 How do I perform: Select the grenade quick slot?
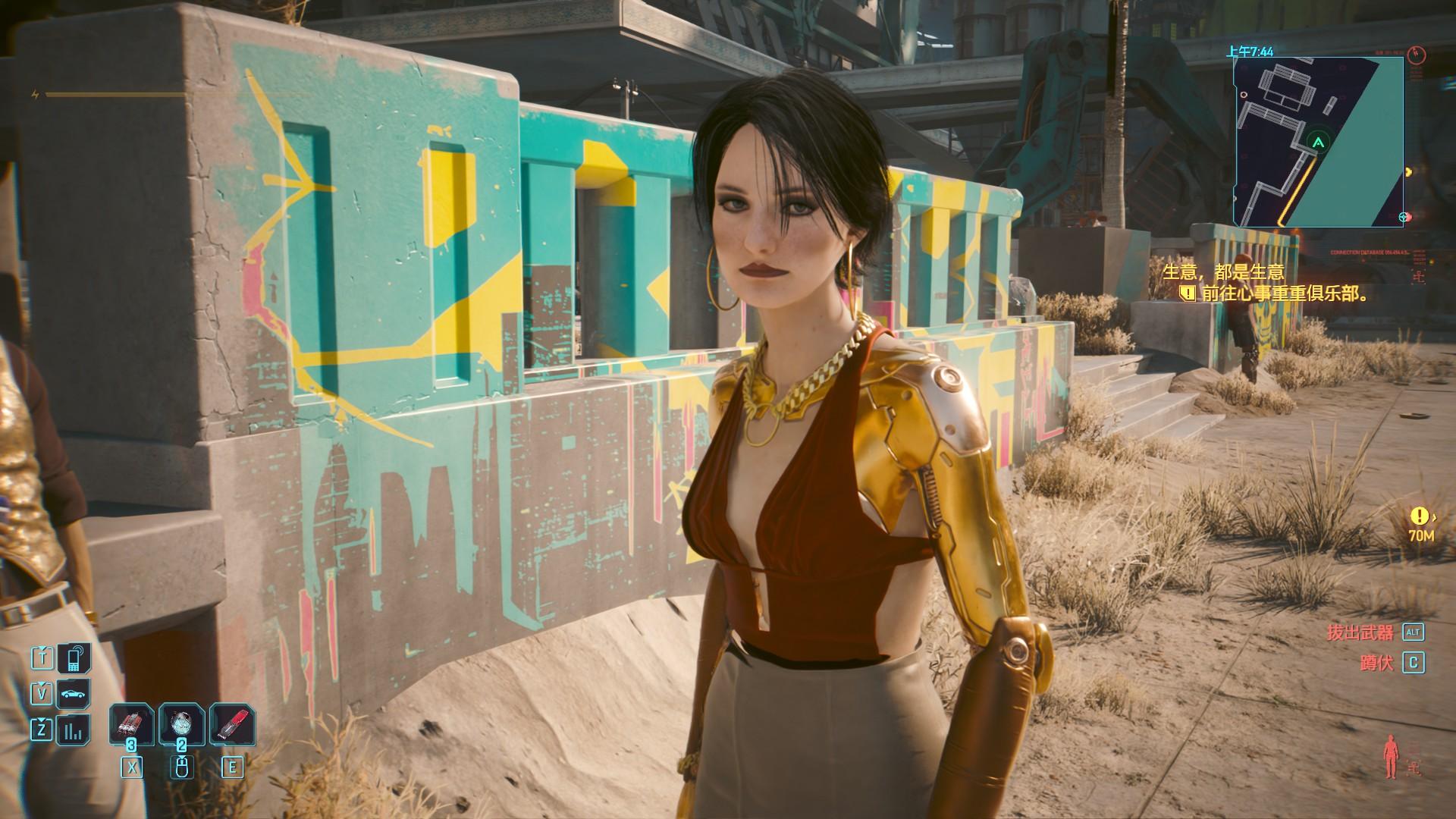(132, 725)
